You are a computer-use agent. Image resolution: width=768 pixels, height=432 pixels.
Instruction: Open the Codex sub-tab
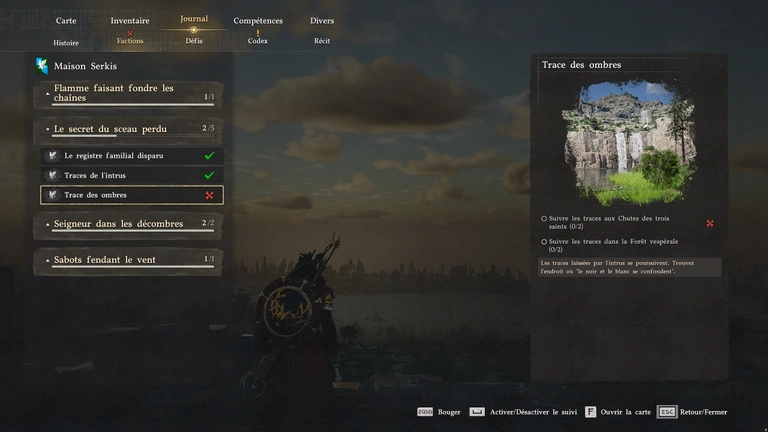tap(258, 41)
